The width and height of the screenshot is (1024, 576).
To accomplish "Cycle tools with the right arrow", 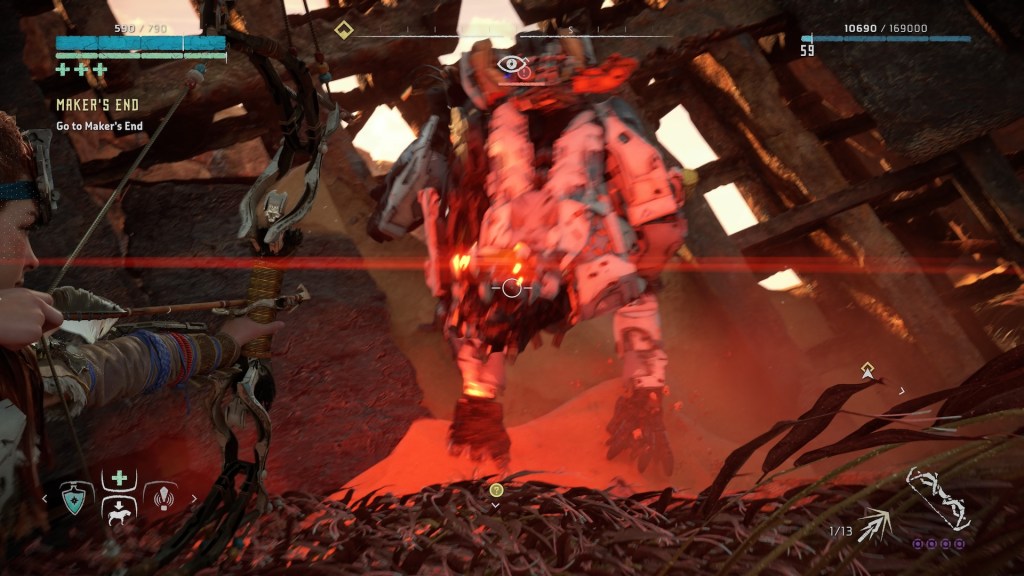I will coord(194,497).
